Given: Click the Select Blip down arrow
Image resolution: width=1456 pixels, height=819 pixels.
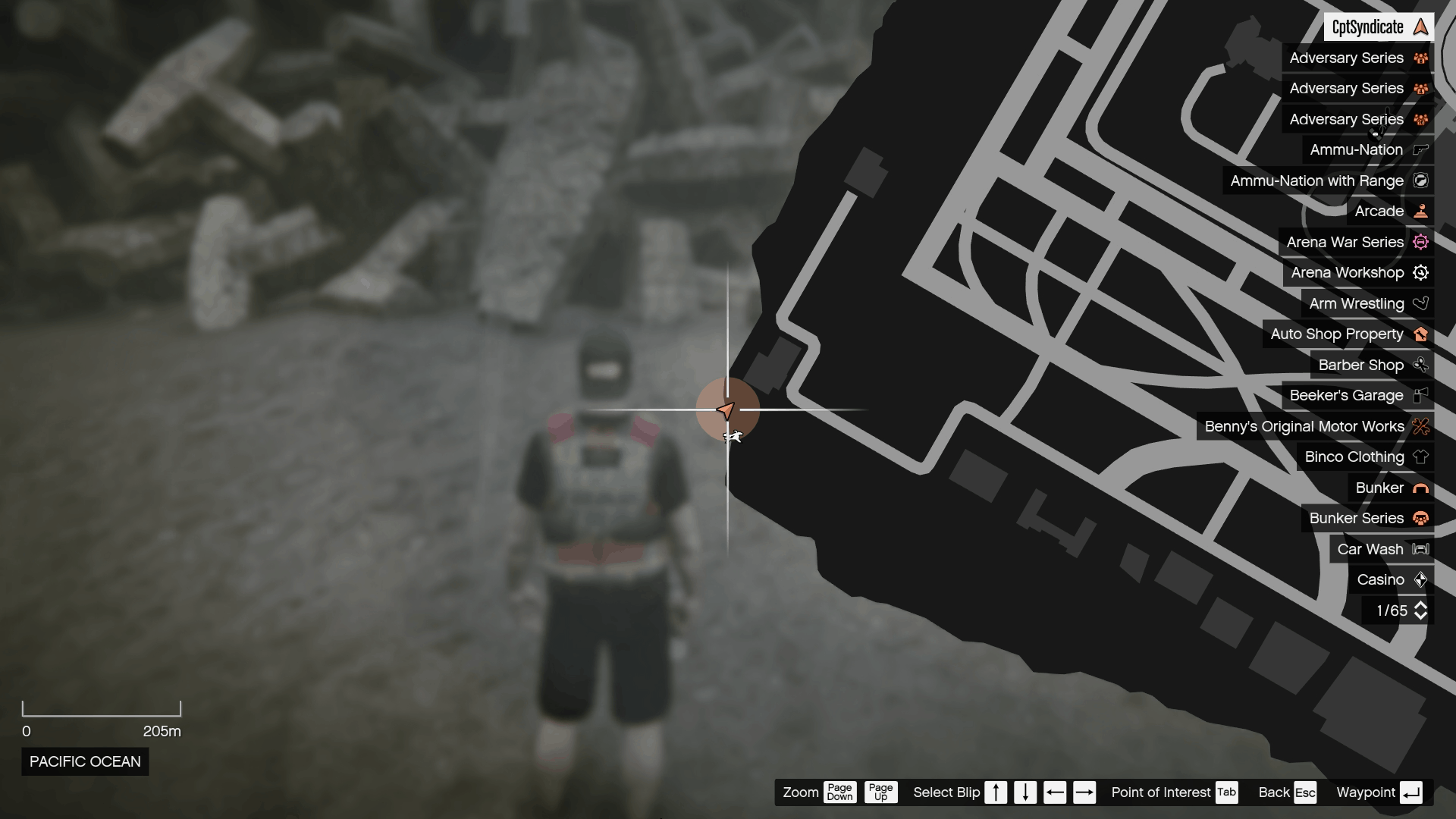Looking at the screenshot, I should [x=1025, y=792].
